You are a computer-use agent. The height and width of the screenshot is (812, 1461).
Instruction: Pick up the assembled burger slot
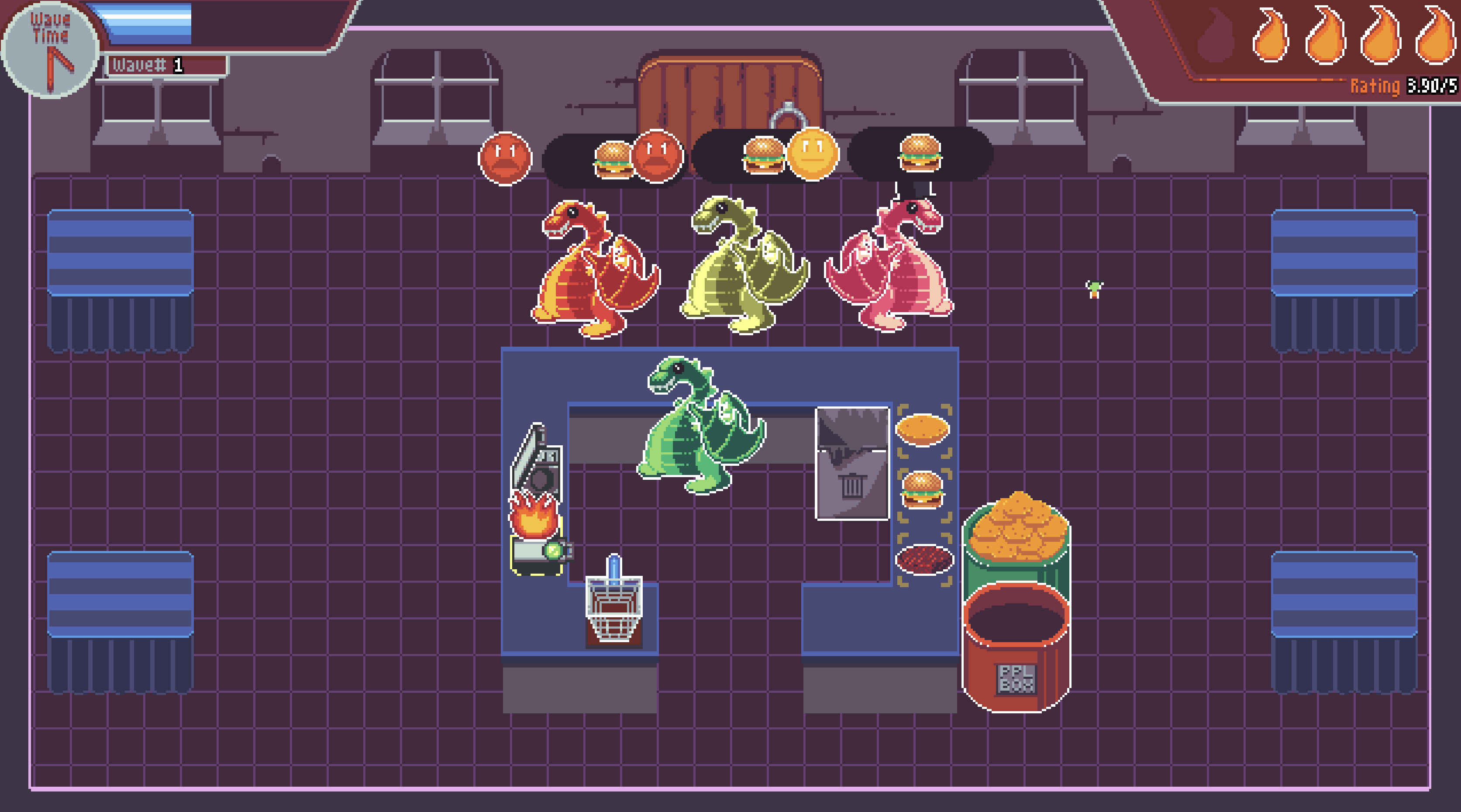pos(923,492)
